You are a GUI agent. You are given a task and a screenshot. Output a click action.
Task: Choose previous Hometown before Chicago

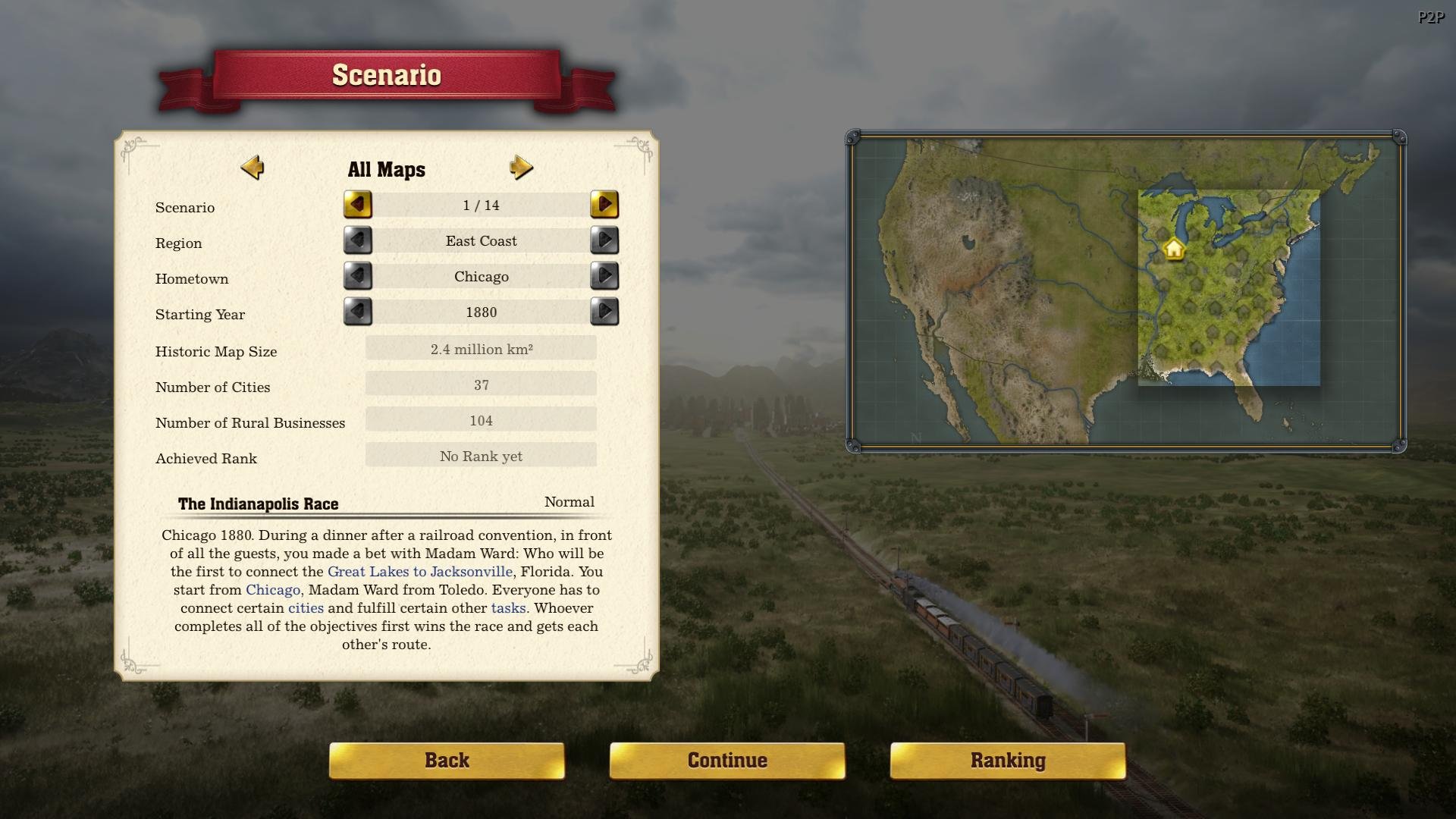pyautogui.click(x=358, y=276)
